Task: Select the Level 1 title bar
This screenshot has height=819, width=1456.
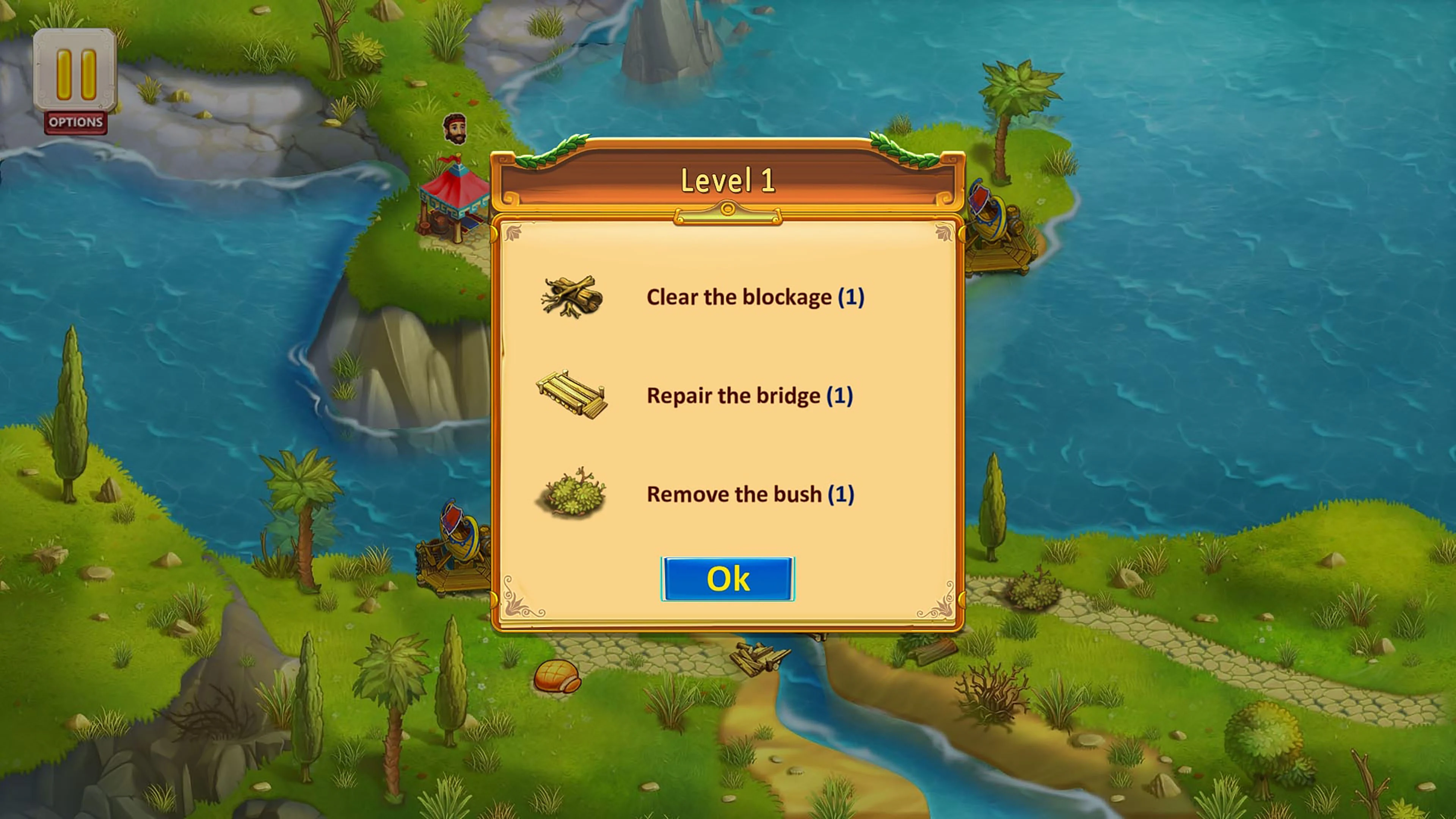Action: (728, 181)
